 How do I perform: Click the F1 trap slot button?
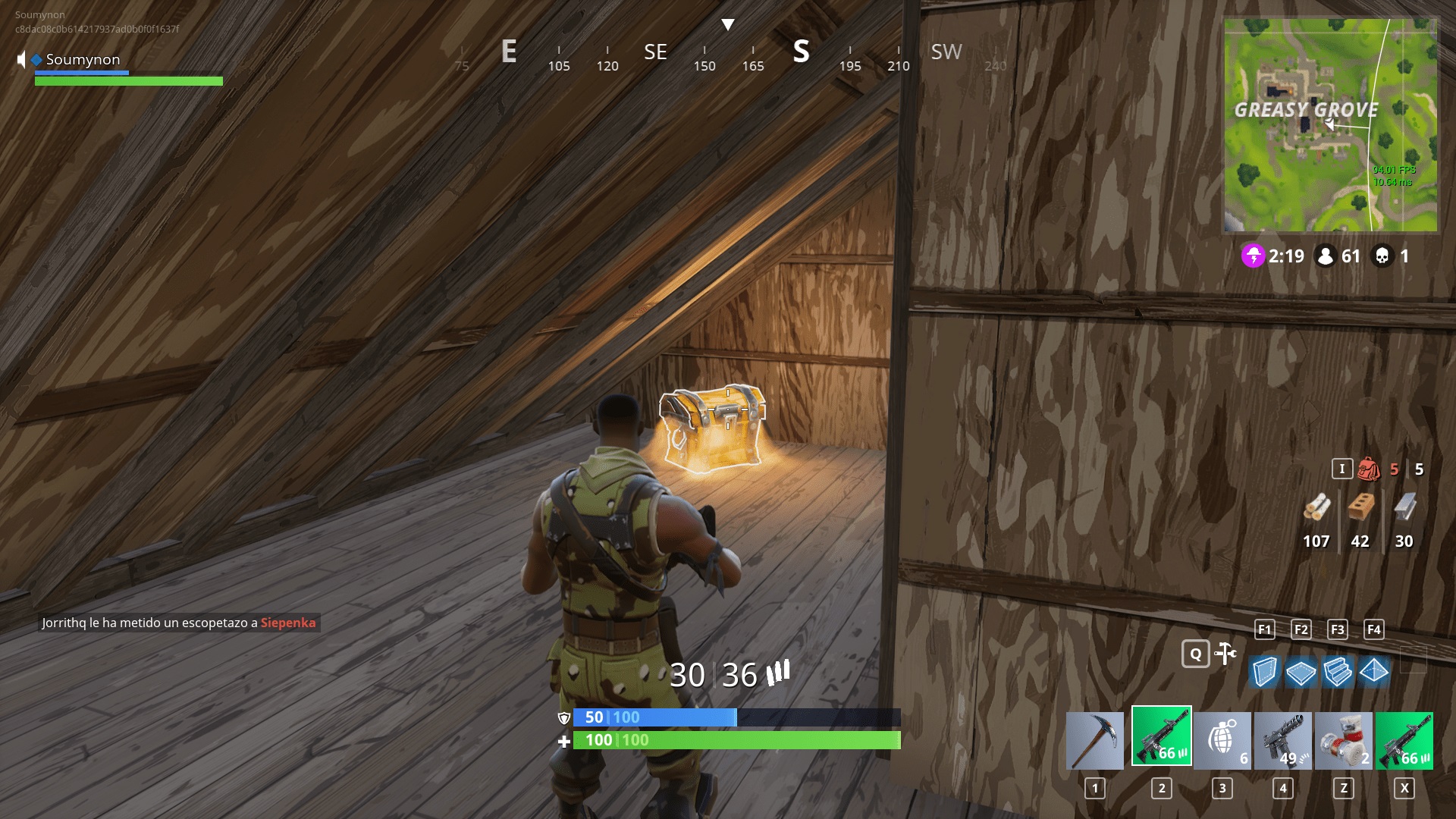pyautogui.click(x=1263, y=629)
